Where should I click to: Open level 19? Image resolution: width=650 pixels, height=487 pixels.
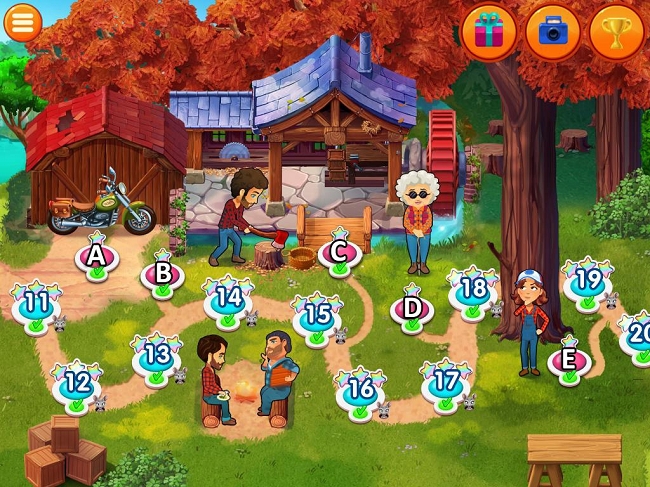(587, 280)
